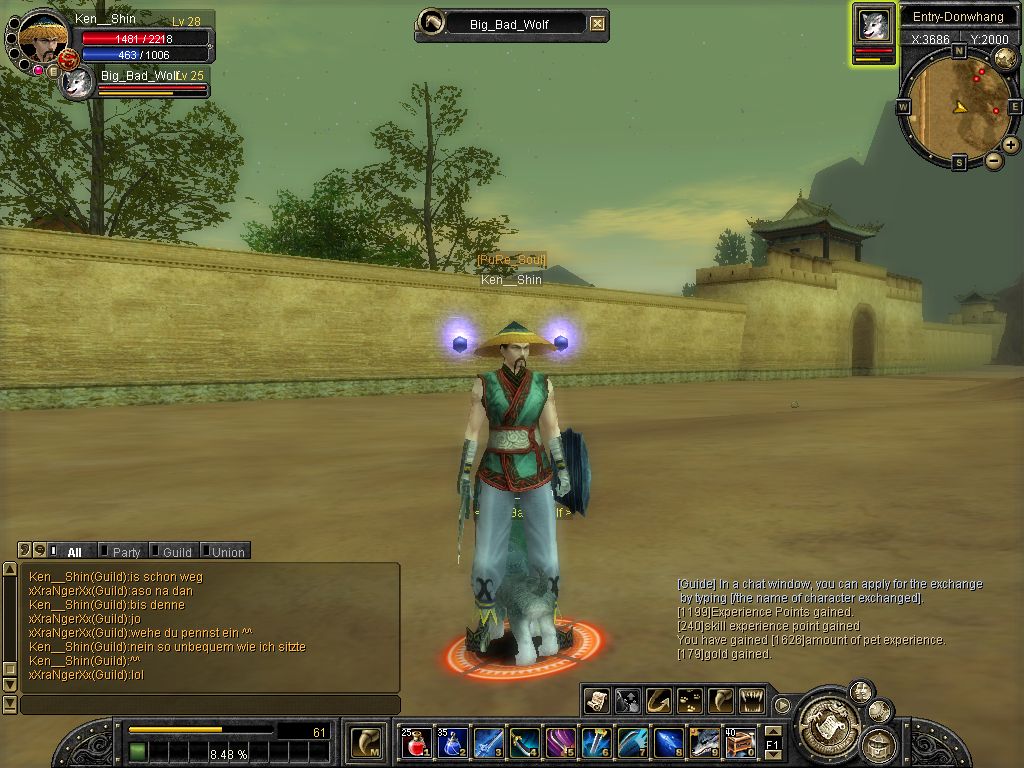
Task: Select Ken__Shin's character portrait
Action: (42, 39)
